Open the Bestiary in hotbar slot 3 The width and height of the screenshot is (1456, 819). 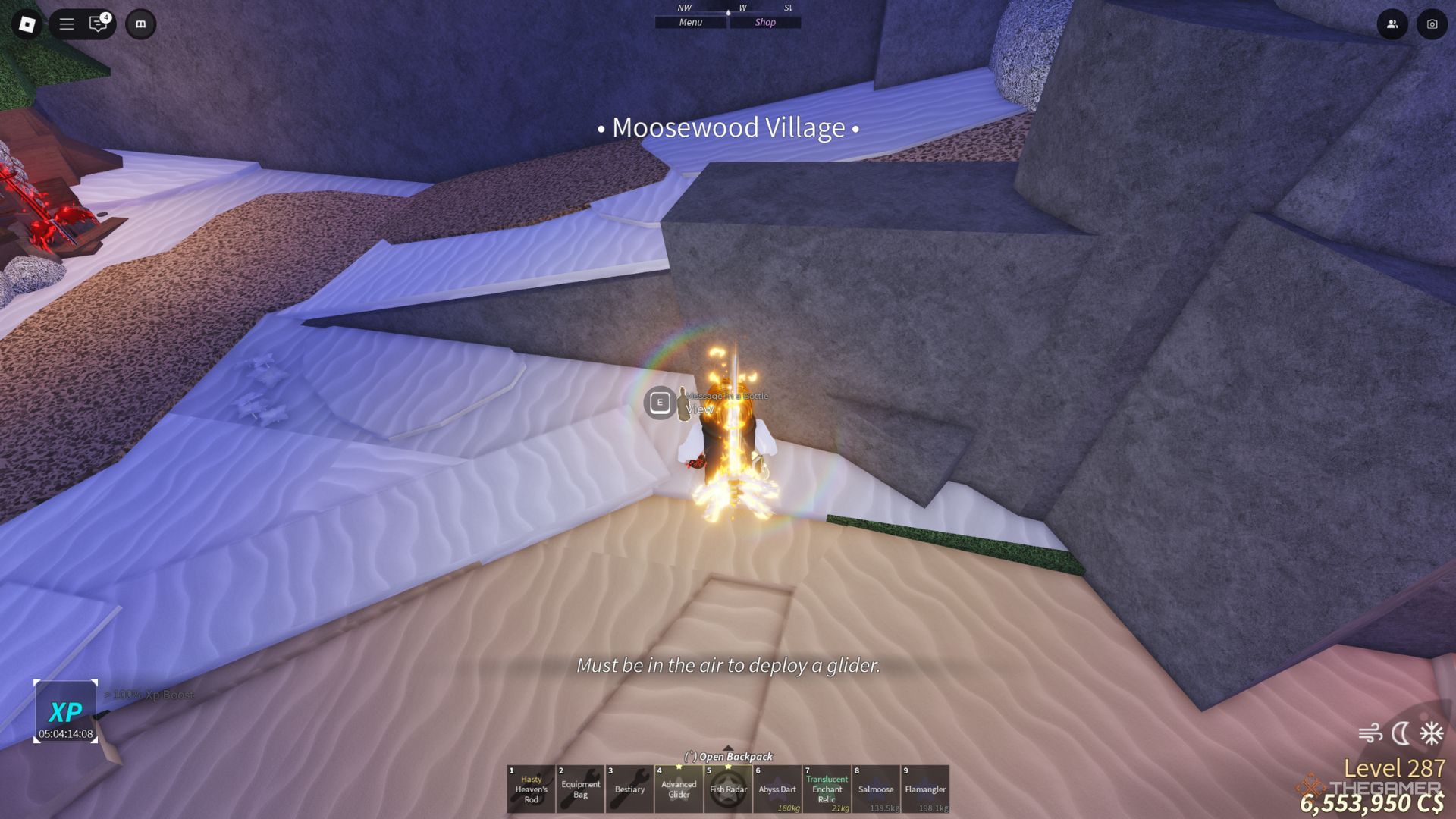(629, 789)
